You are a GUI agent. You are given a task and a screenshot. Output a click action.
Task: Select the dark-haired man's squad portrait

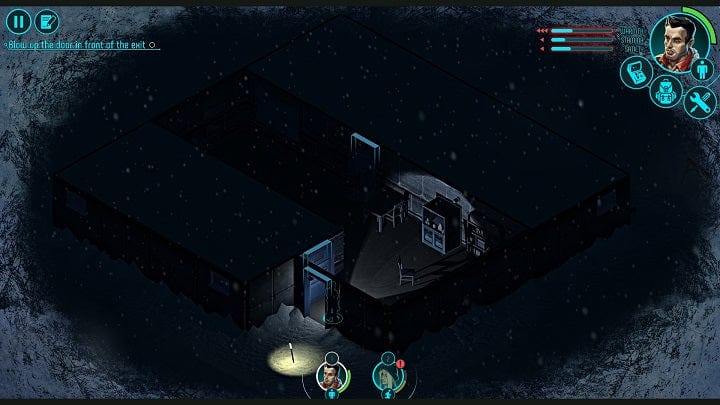point(329,377)
